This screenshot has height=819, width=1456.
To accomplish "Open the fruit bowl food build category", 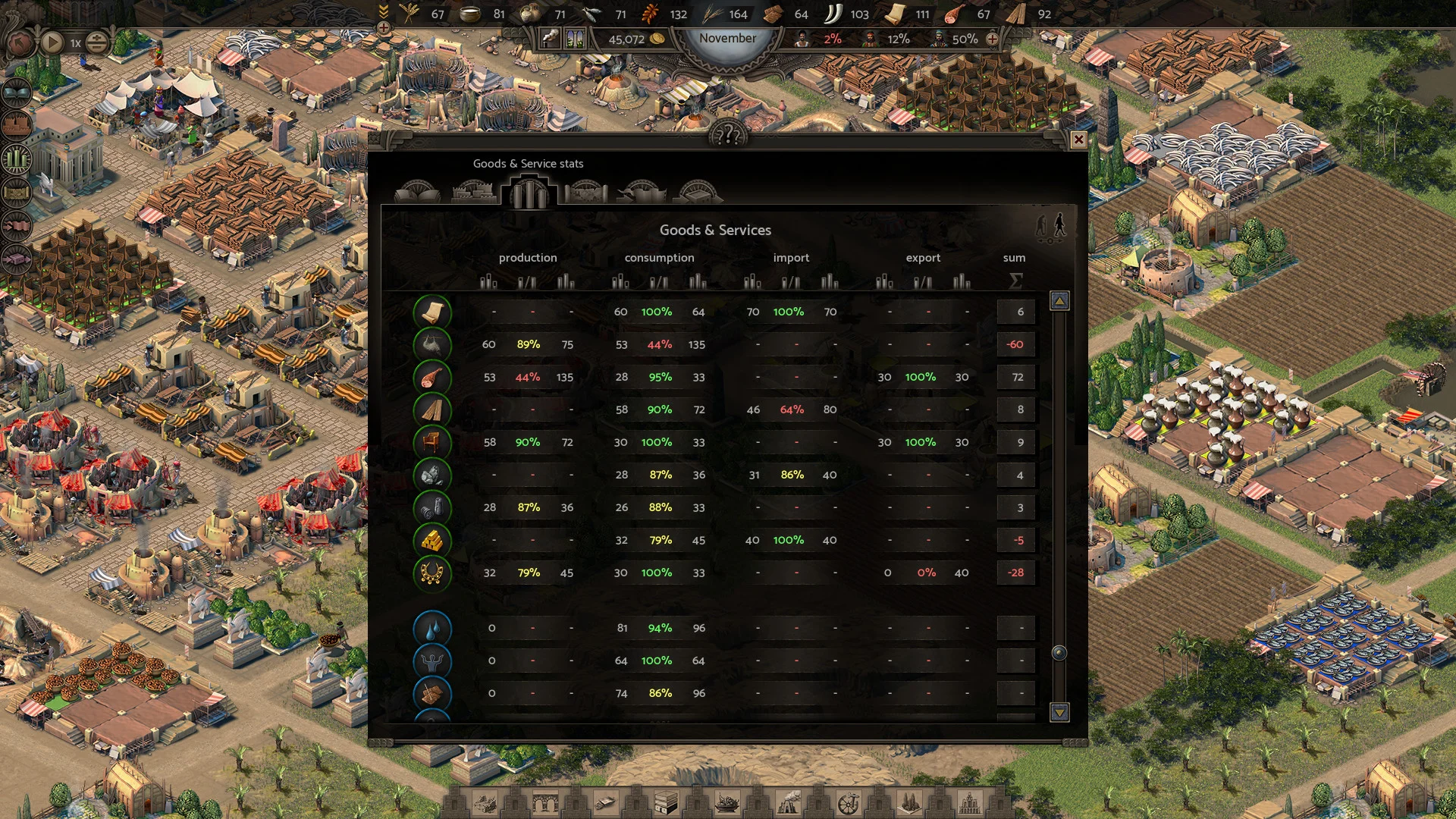I will click(727, 802).
